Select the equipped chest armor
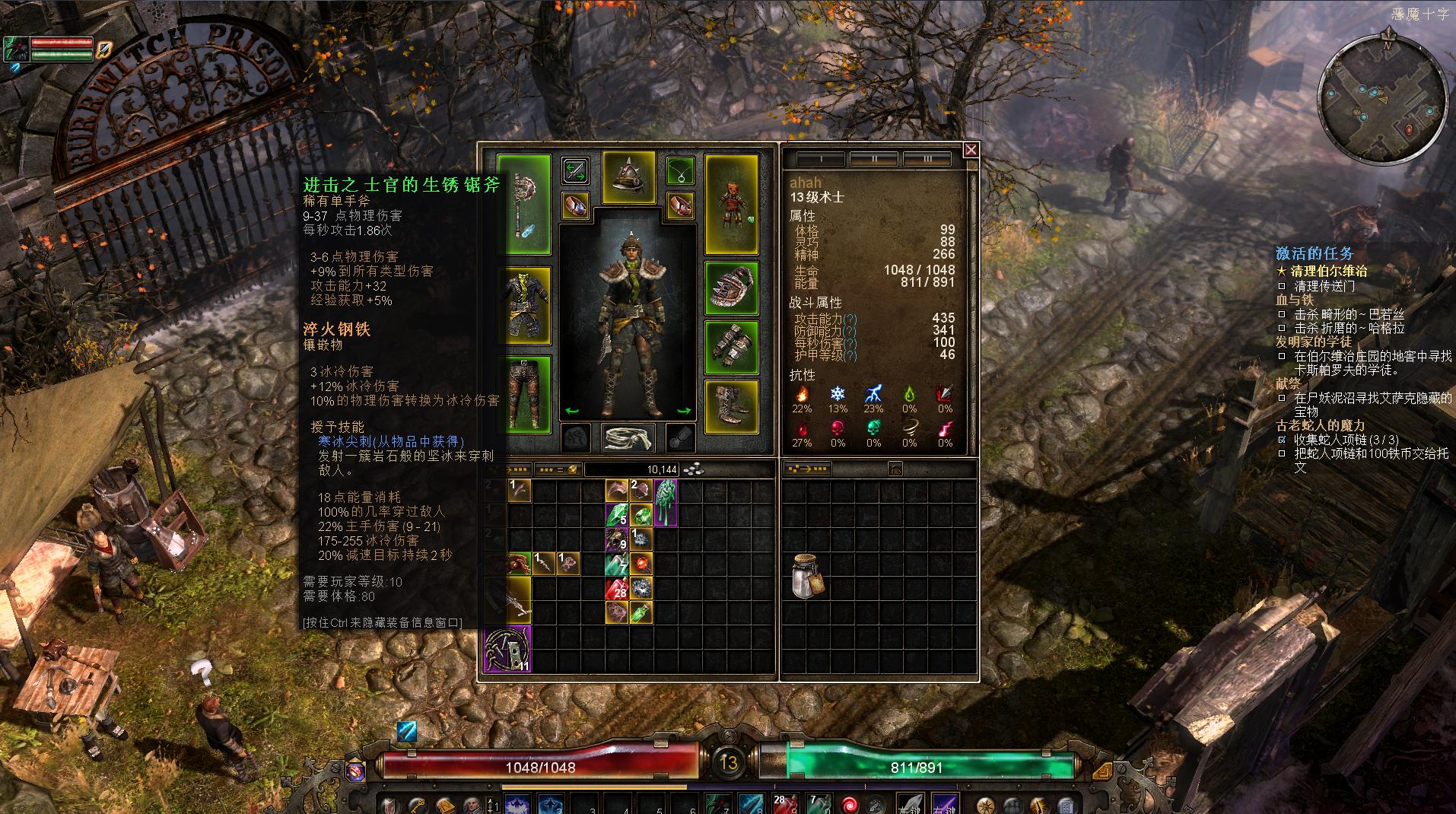1456x814 pixels. pos(524,306)
